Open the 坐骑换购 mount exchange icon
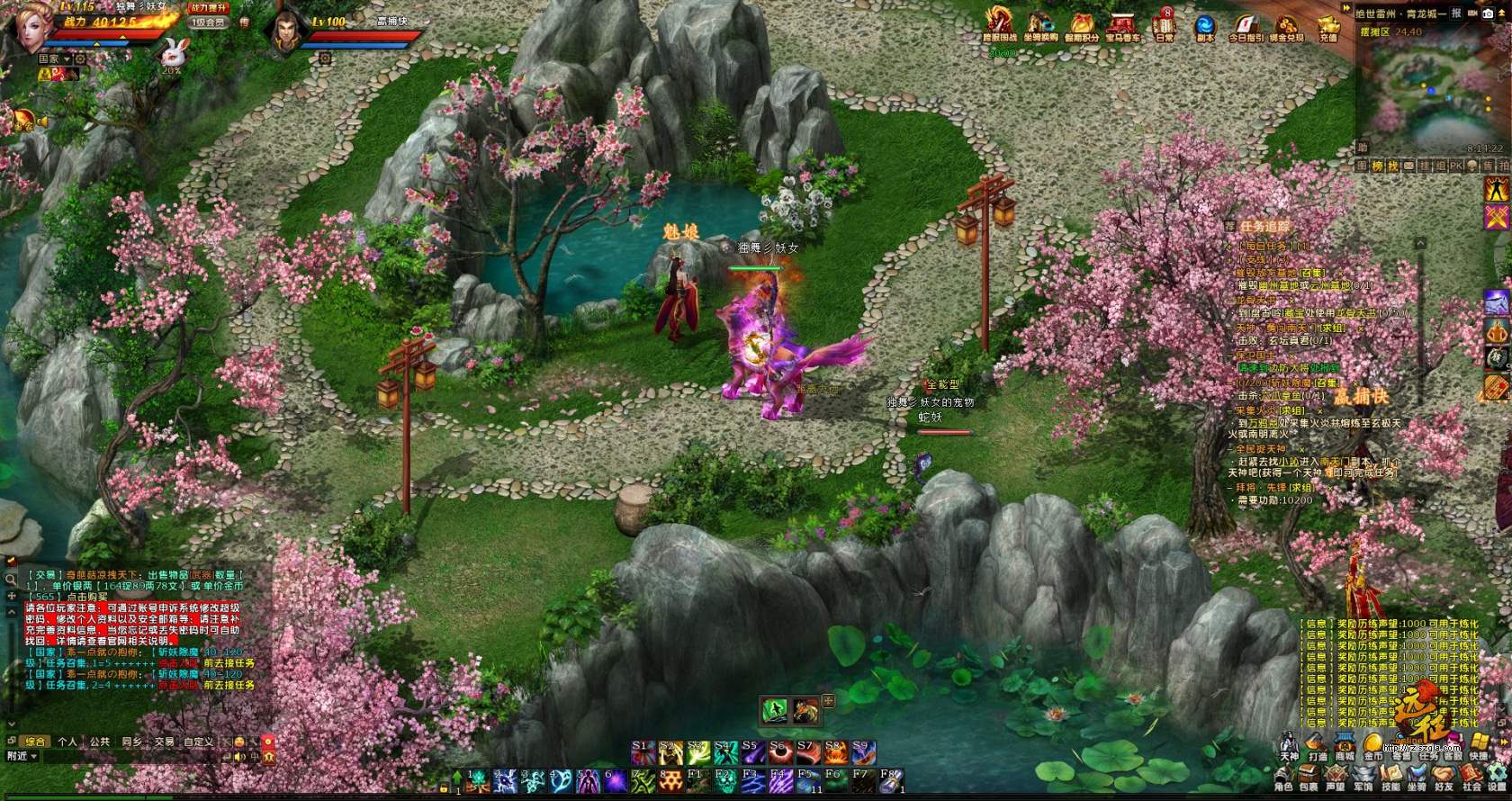1512x801 pixels. pyautogui.click(x=1041, y=25)
